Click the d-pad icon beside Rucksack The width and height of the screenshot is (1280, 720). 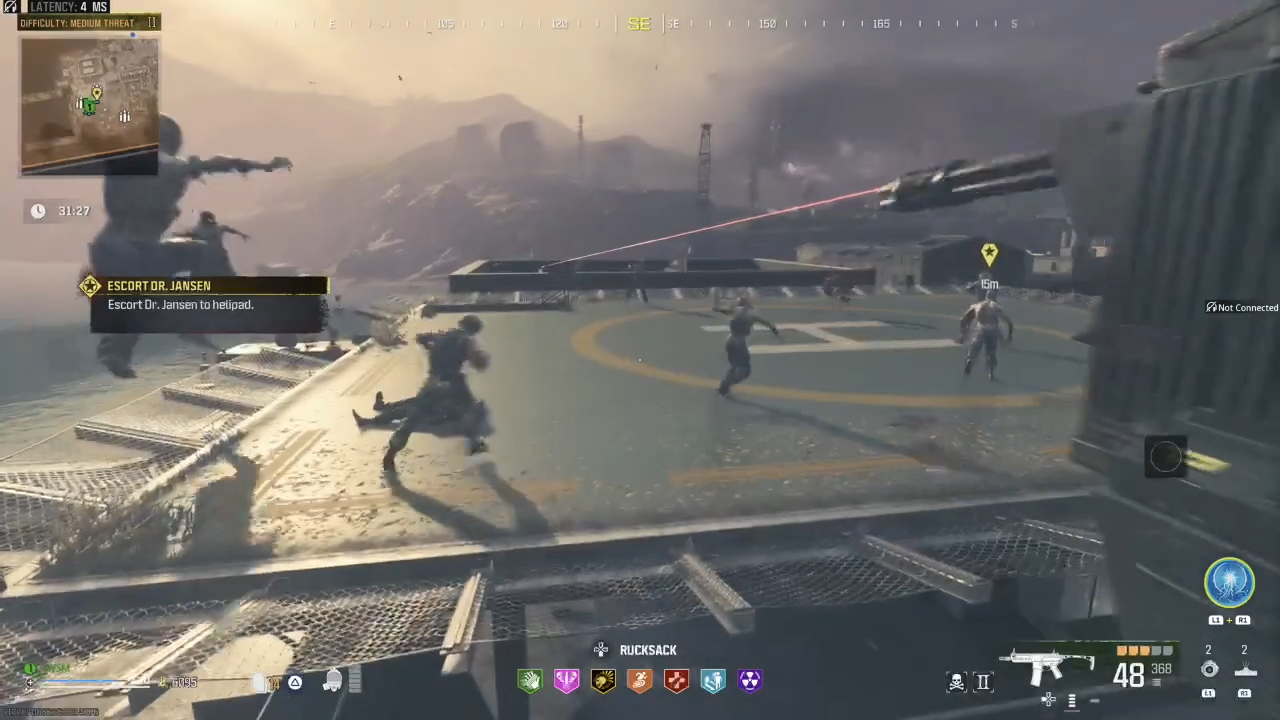(x=601, y=650)
